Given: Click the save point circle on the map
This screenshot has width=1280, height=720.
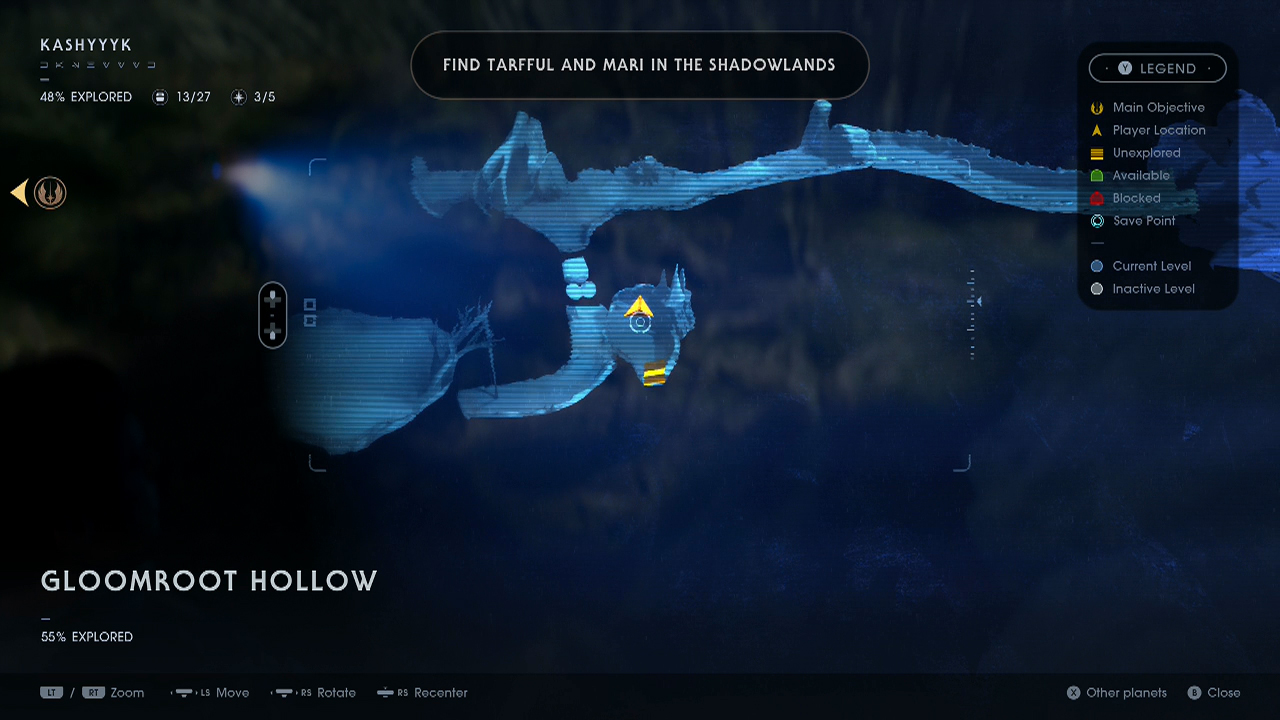Looking at the screenshot, I should pos(641,323).
